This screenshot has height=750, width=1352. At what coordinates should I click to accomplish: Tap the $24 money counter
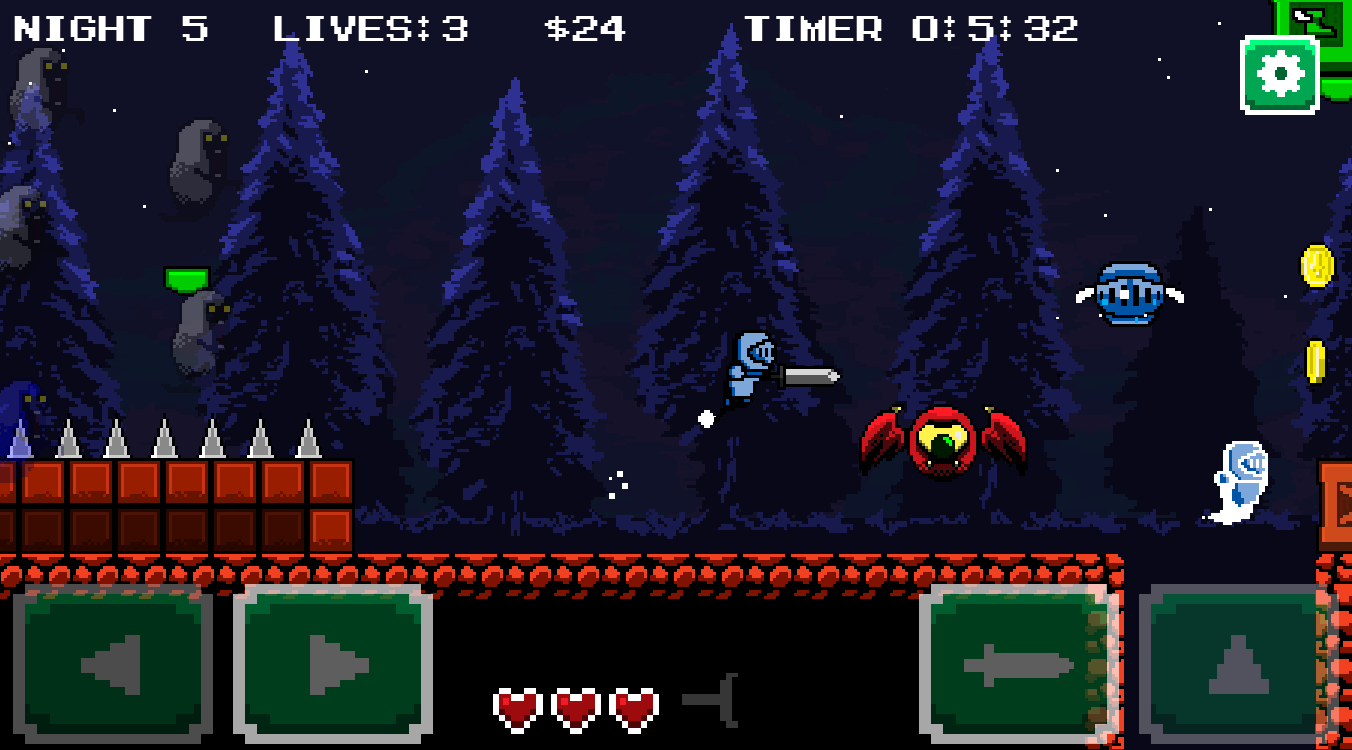pyautogui.click(x=586, y=28)
